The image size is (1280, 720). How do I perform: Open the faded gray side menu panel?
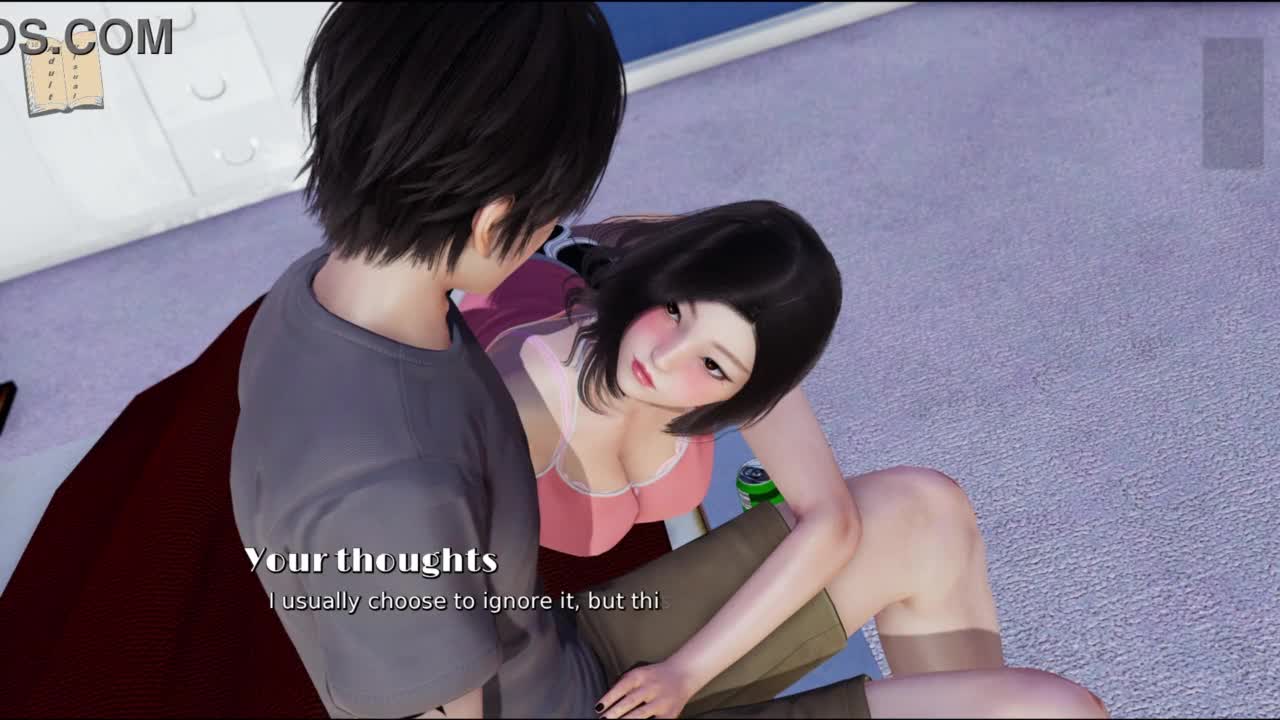click(x=1232, y=102)
